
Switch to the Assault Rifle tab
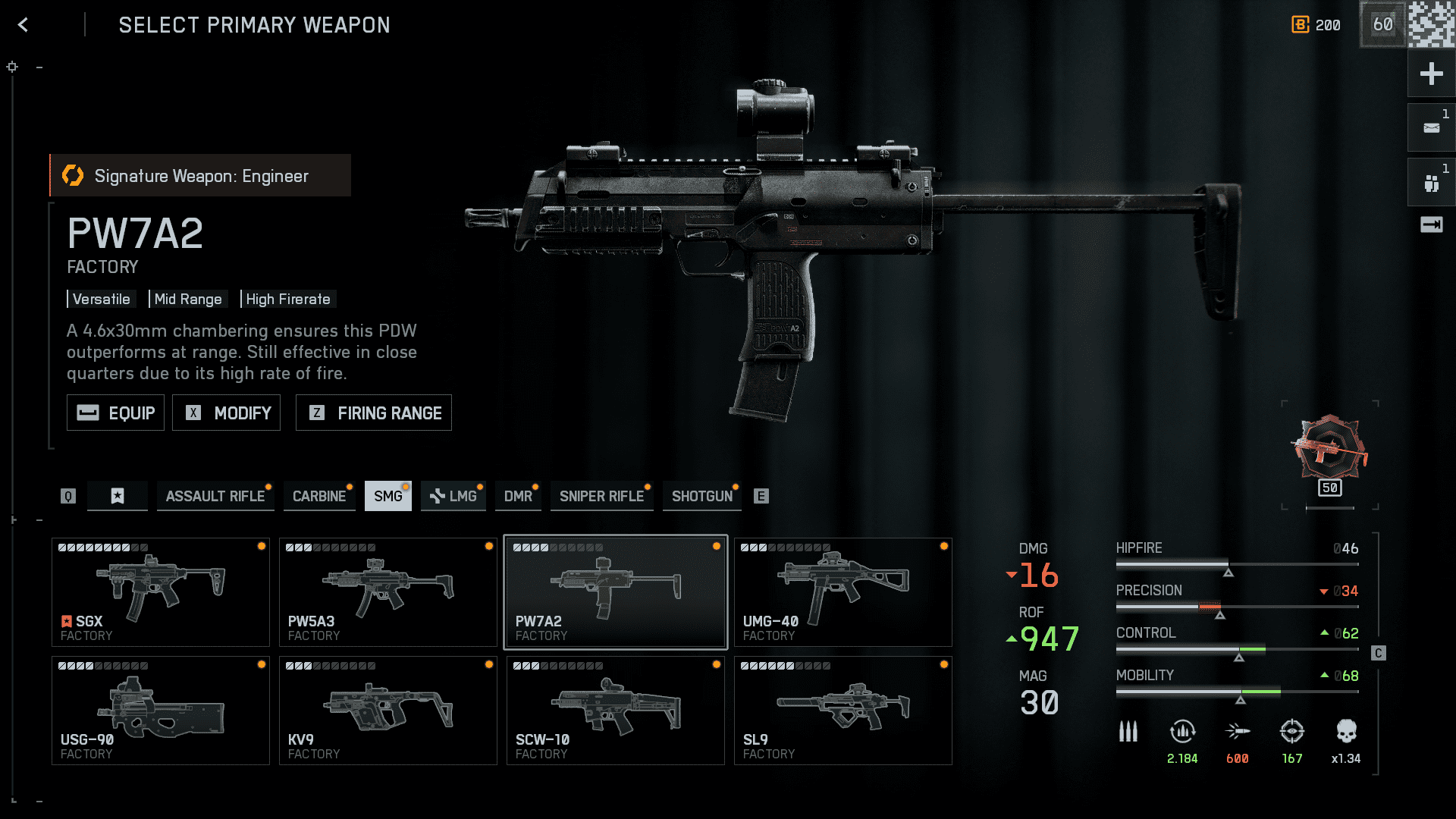pos(215,497)
